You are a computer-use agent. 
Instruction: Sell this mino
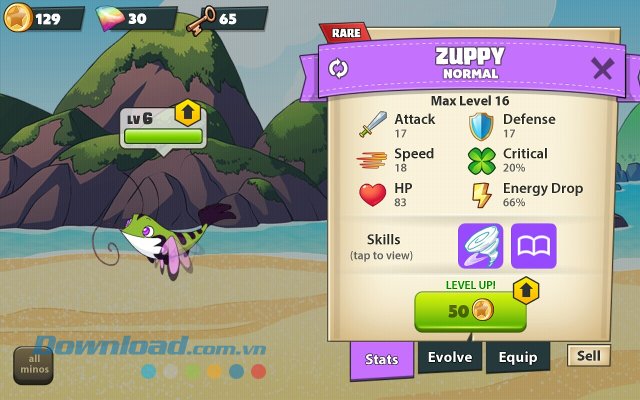tap(589, 355)
